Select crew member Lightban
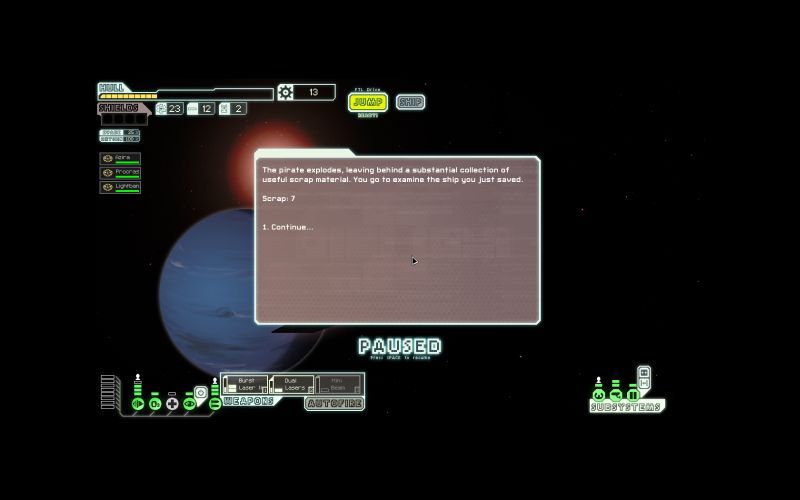Viewport: 800px width, 500px height. 120,186
